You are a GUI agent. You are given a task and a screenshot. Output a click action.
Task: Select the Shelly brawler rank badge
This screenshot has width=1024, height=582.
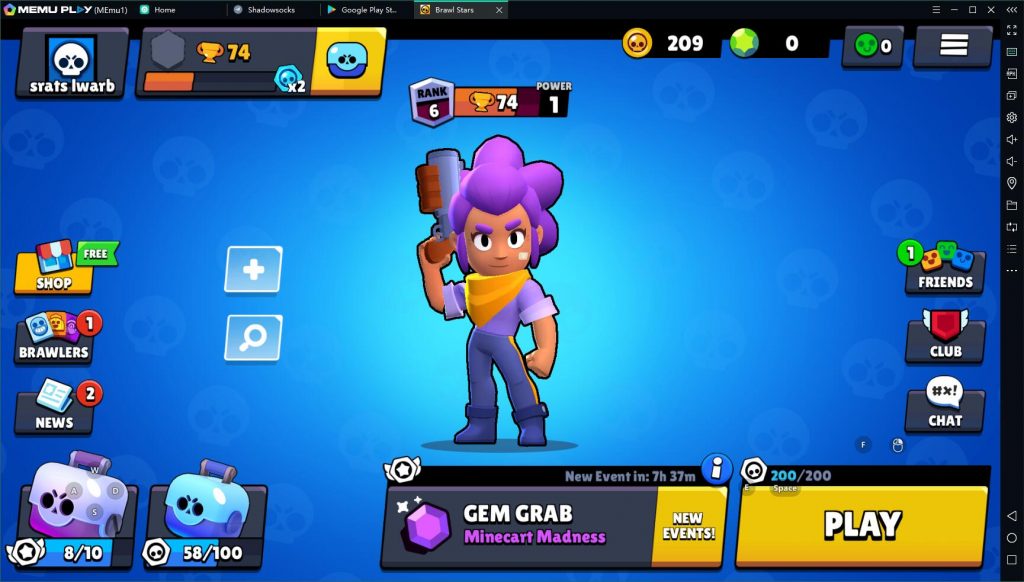click(x=433, y=102)
